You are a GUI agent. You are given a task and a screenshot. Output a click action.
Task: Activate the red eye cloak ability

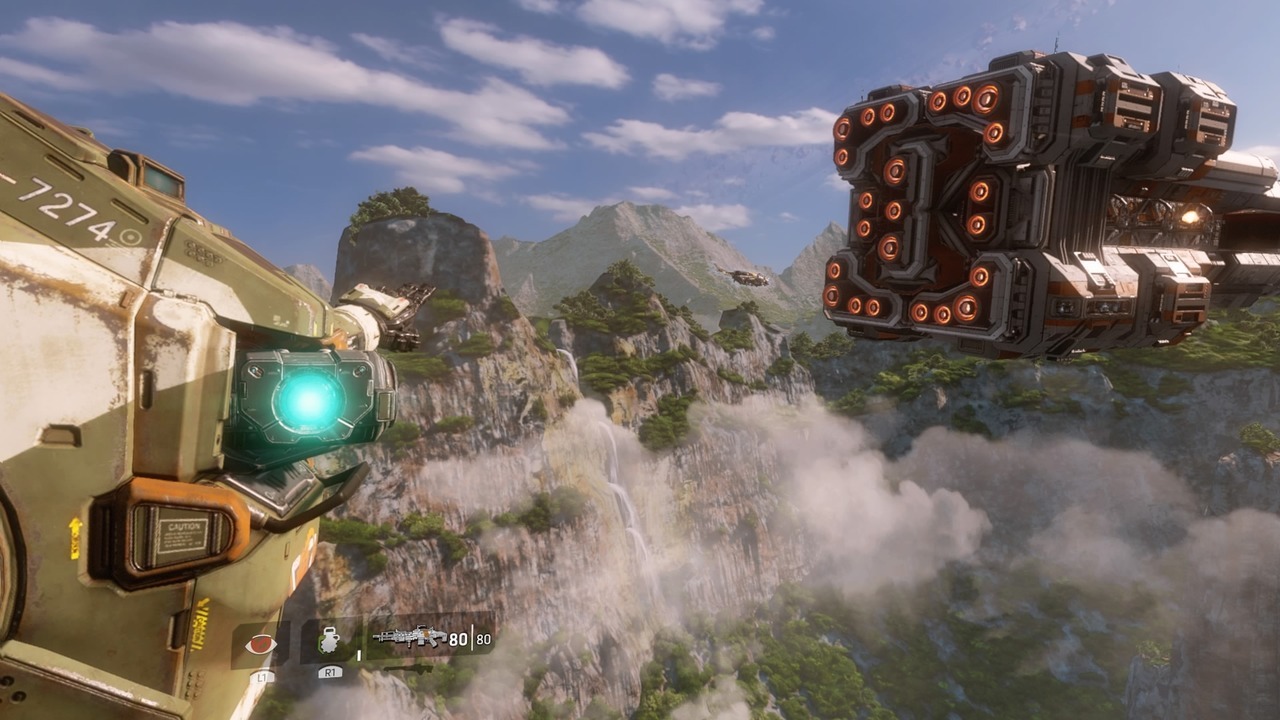(x=261, y=644)
